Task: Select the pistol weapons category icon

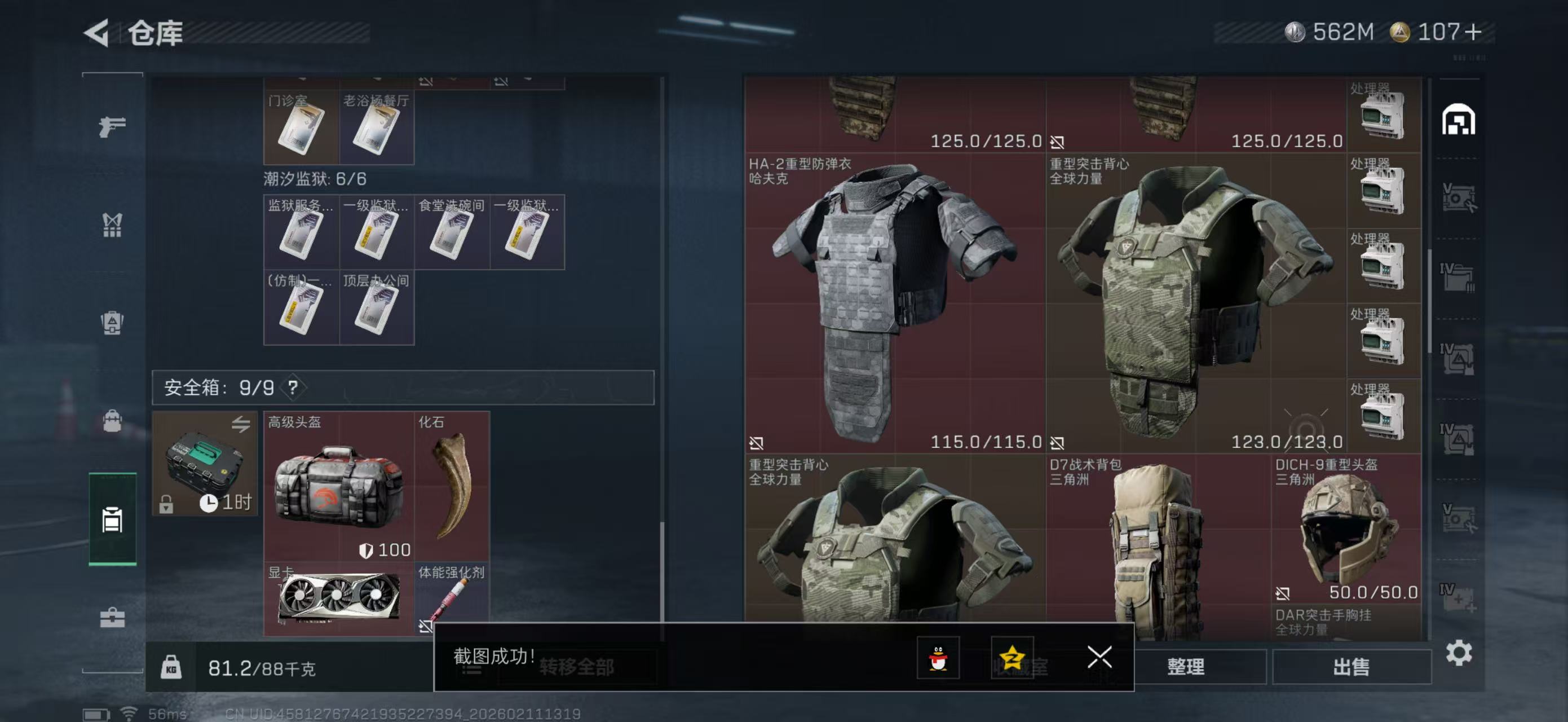Action: 112,126
